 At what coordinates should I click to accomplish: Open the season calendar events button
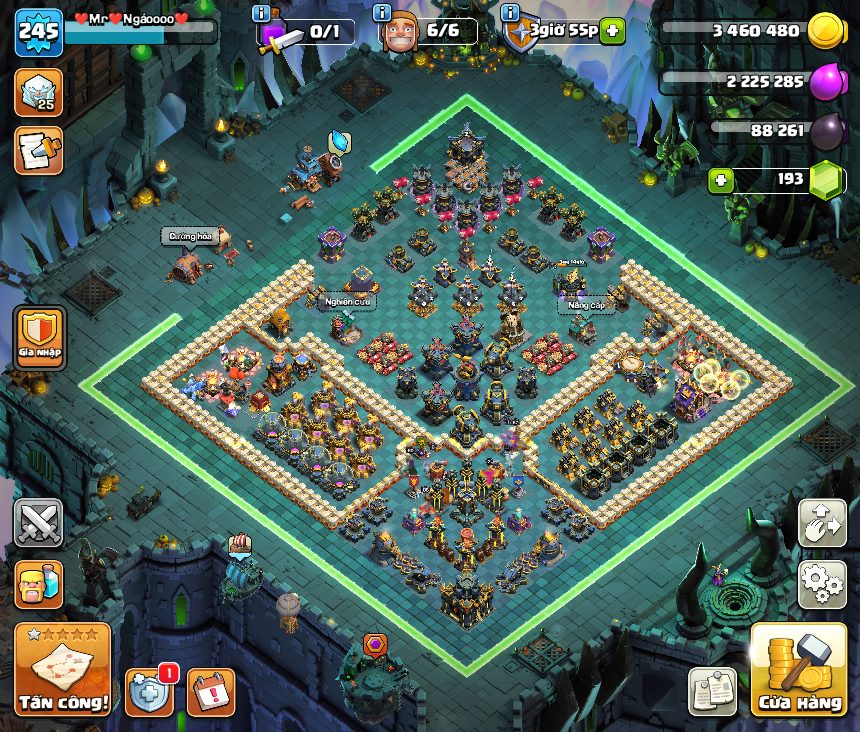point(211,692)
